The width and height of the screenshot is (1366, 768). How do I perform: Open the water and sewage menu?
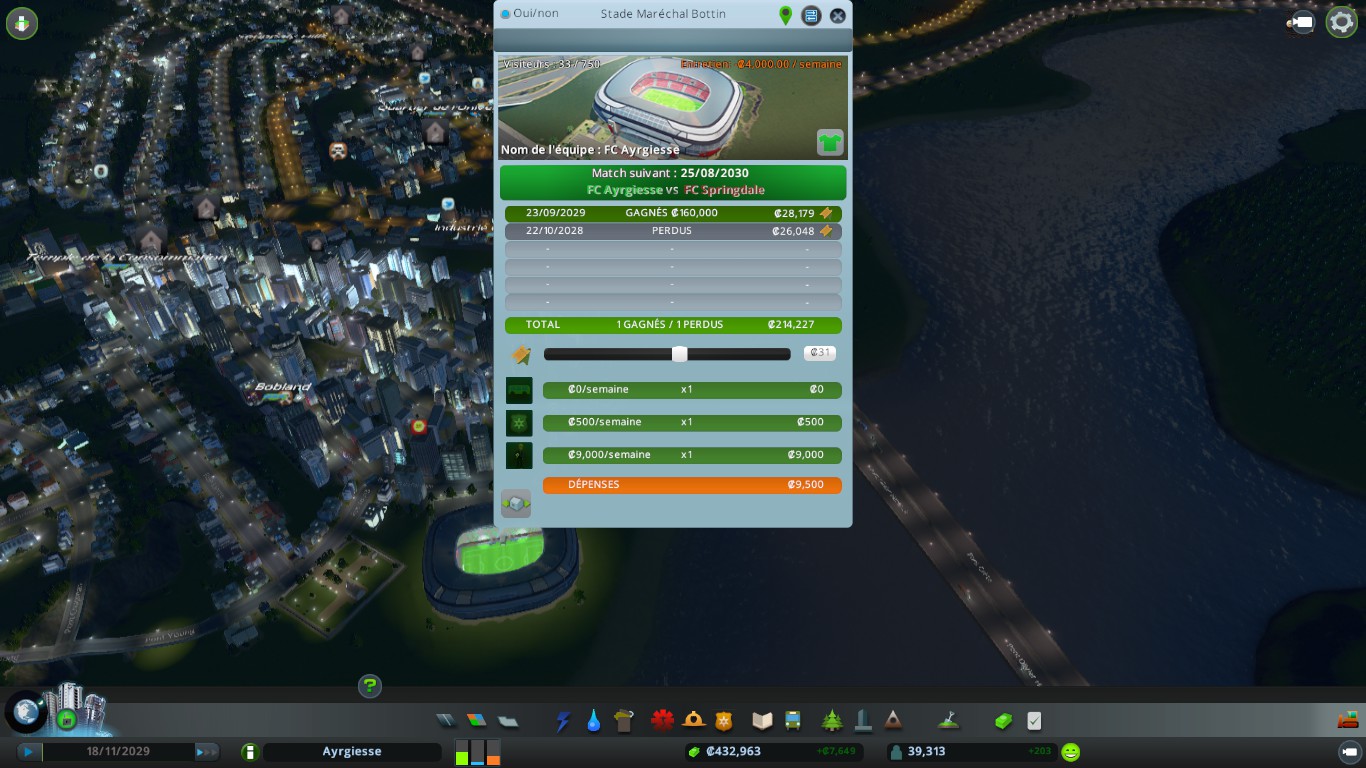point(594,721)
